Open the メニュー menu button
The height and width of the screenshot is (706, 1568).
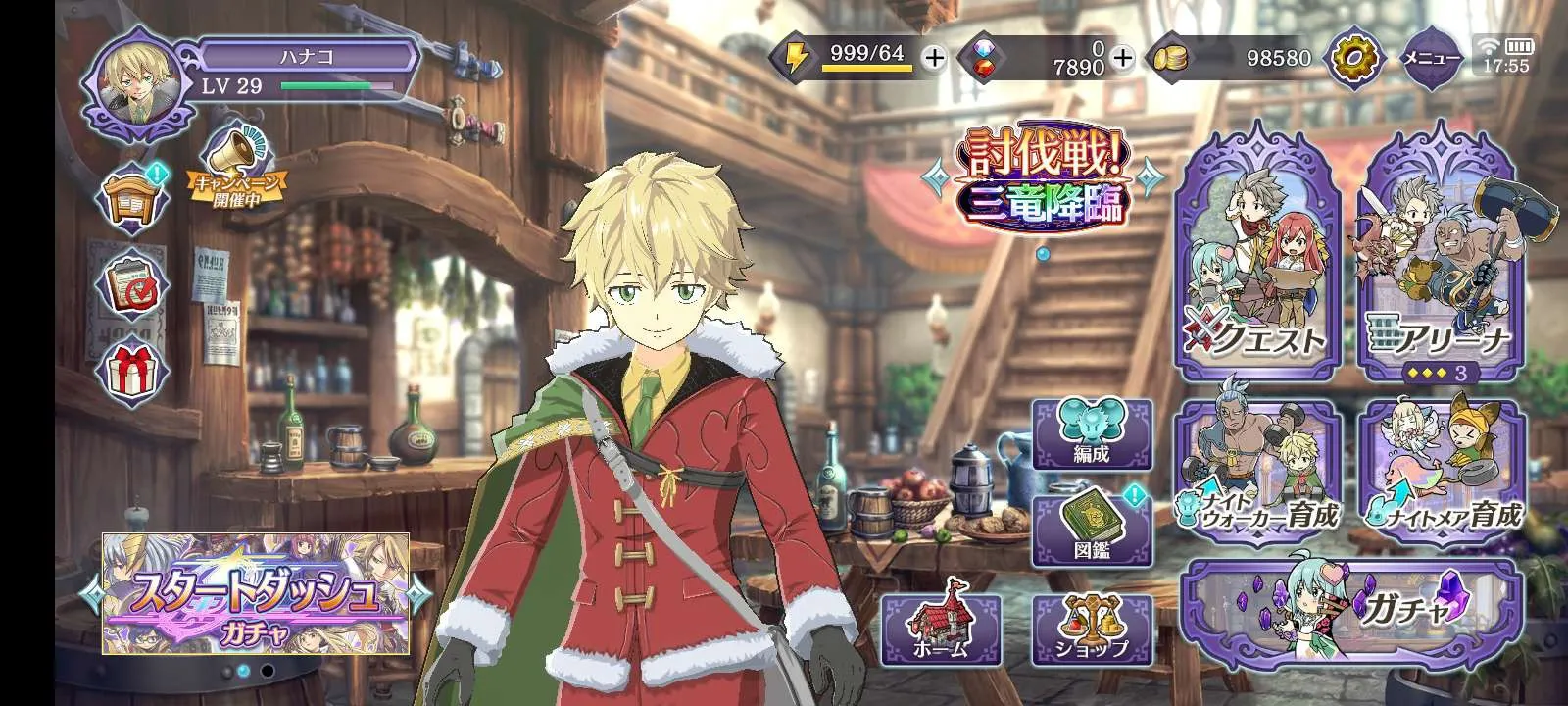1431,59
